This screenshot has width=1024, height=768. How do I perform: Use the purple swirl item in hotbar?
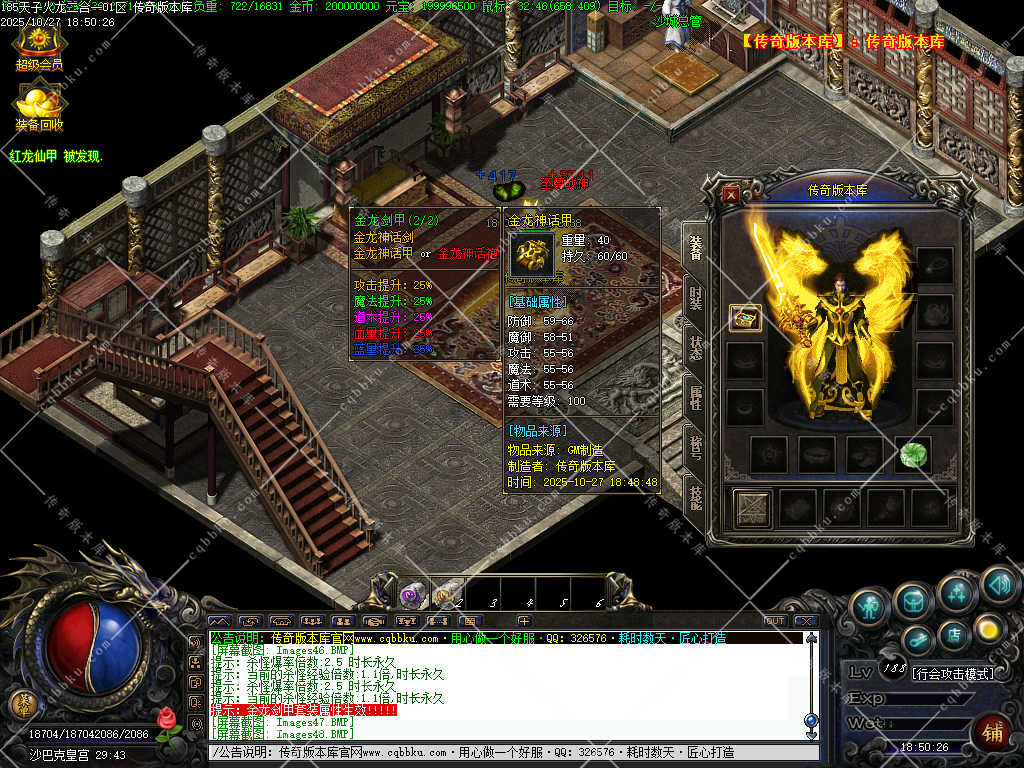coord(411,596)
